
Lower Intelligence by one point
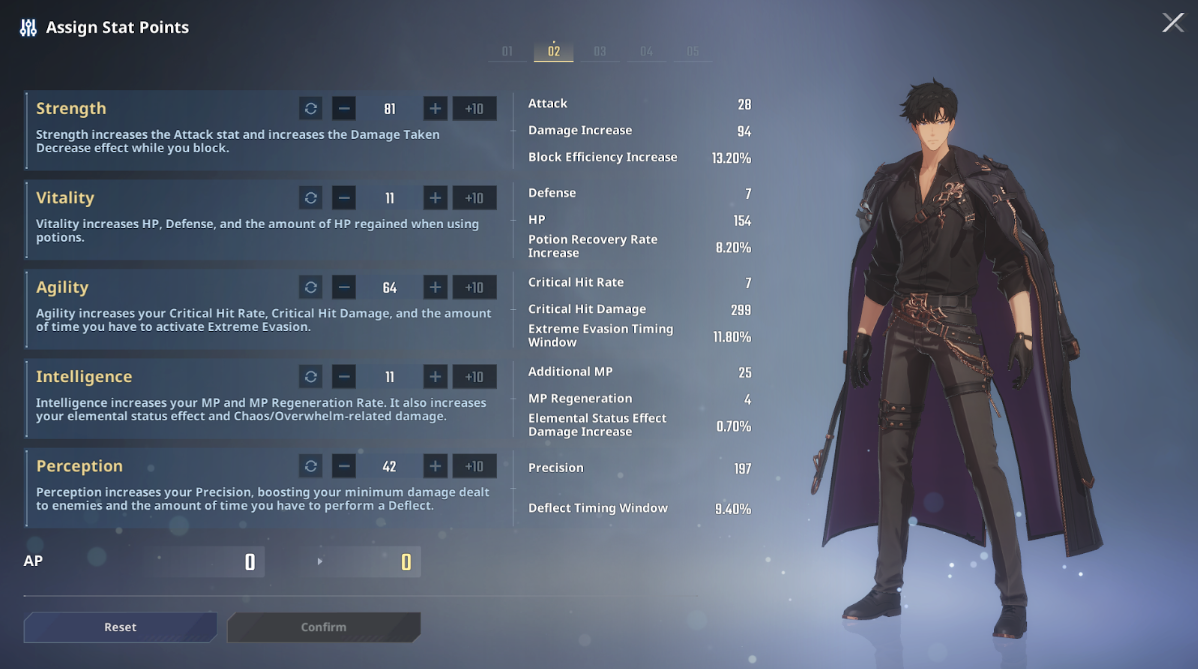coord(344,377)
